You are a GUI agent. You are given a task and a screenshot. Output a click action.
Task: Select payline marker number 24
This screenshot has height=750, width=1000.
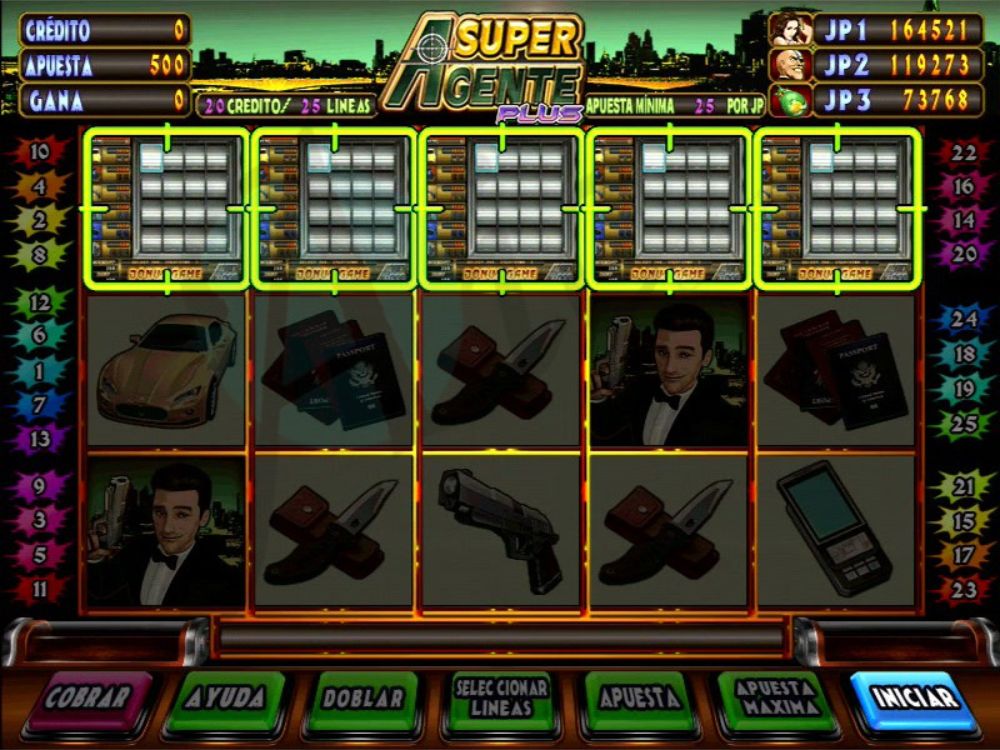(x=963, y=319)
